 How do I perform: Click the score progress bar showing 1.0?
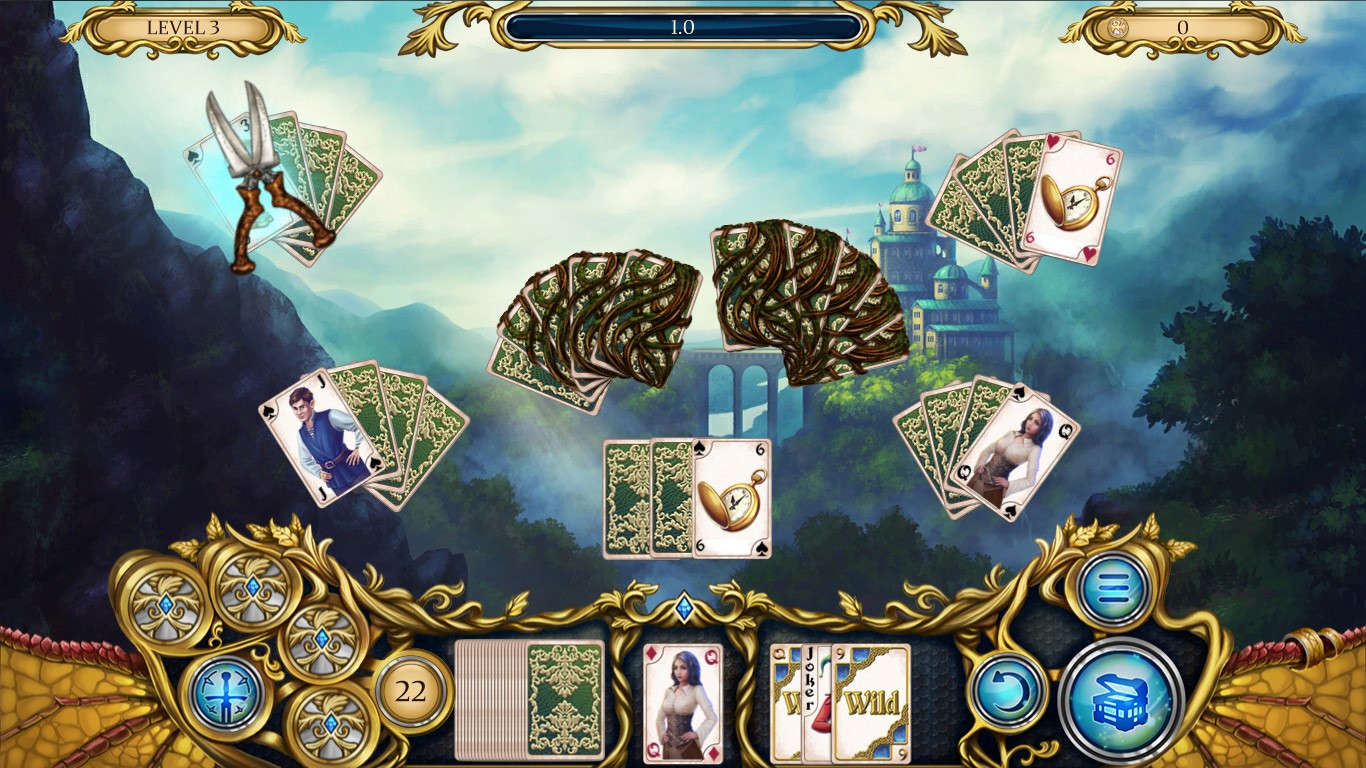[x=683, y=28]
